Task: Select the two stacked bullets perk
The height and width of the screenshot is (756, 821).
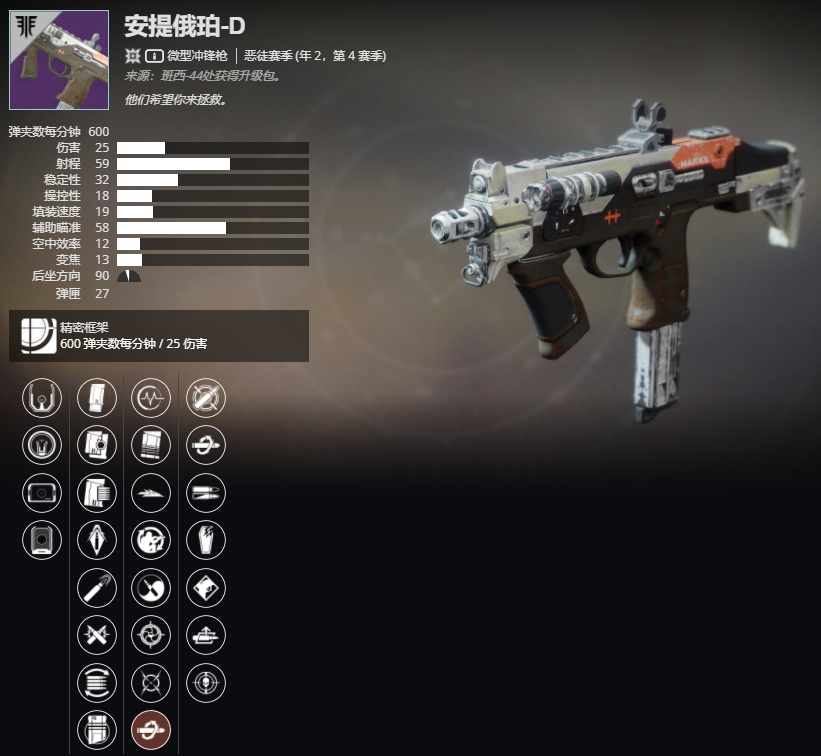Action: tap(206, 492)
